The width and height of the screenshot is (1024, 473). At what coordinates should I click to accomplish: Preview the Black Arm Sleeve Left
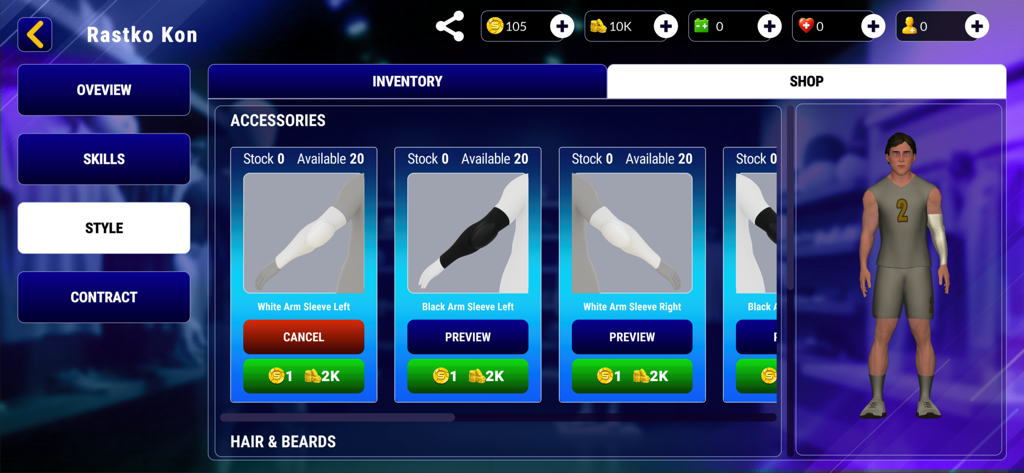468,337
